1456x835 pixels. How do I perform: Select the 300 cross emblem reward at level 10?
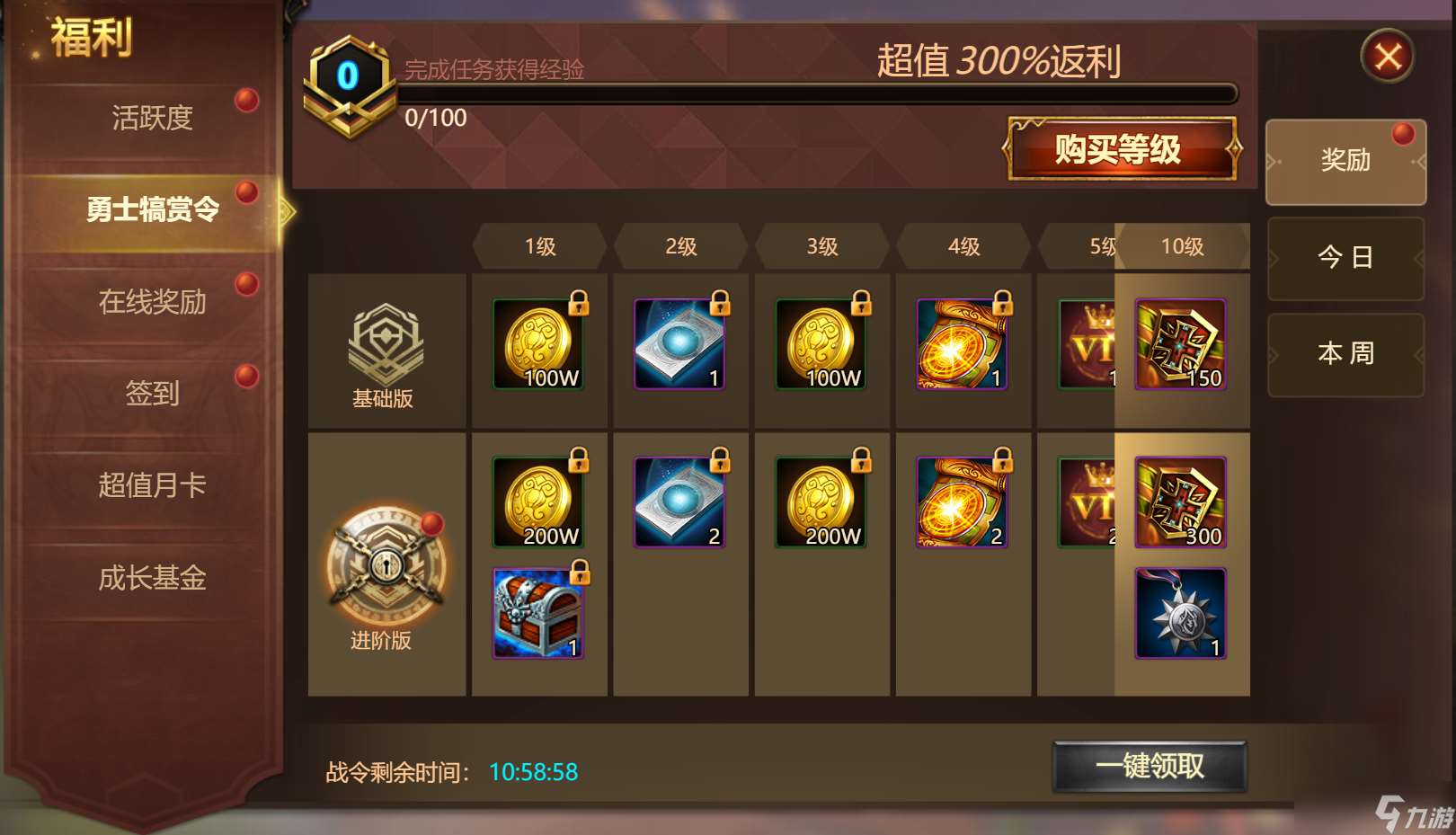click(x=1180, y=502)
